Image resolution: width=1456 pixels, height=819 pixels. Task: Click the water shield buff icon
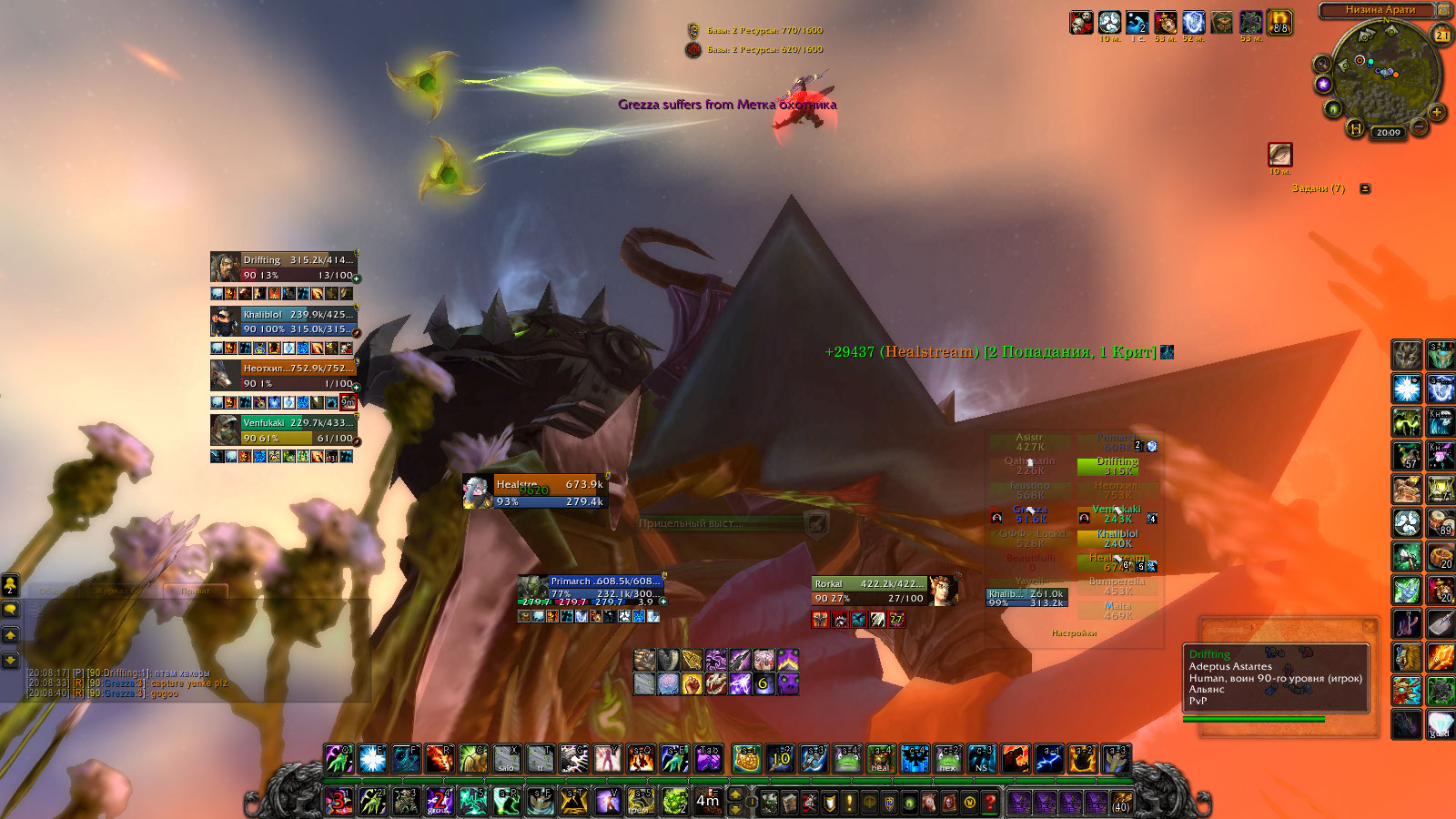point(1109,23)
